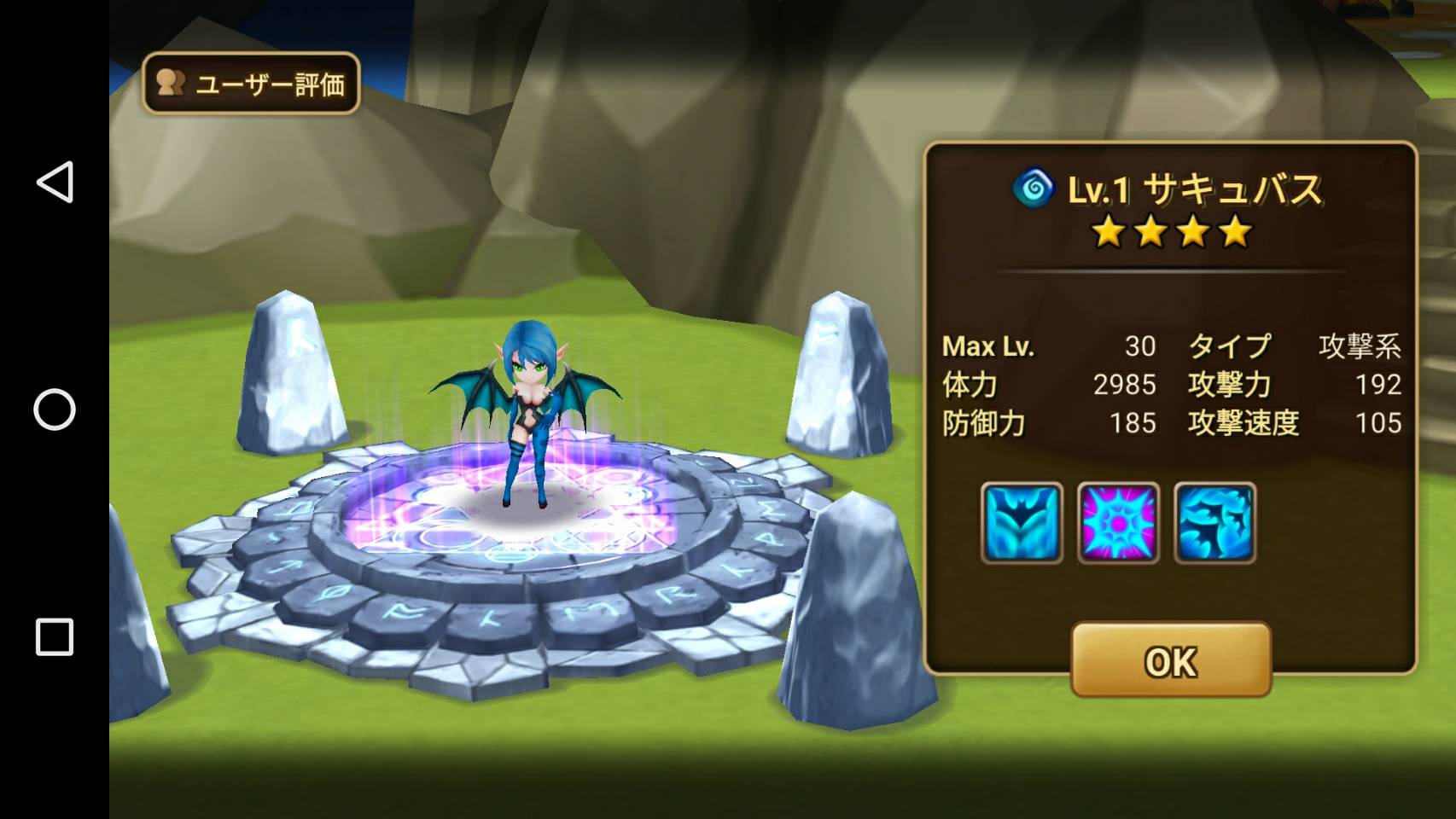This screenshot has width=1456, height=819.
Task: Confirm the summon with the OK button
Action: coord(1171,660)
